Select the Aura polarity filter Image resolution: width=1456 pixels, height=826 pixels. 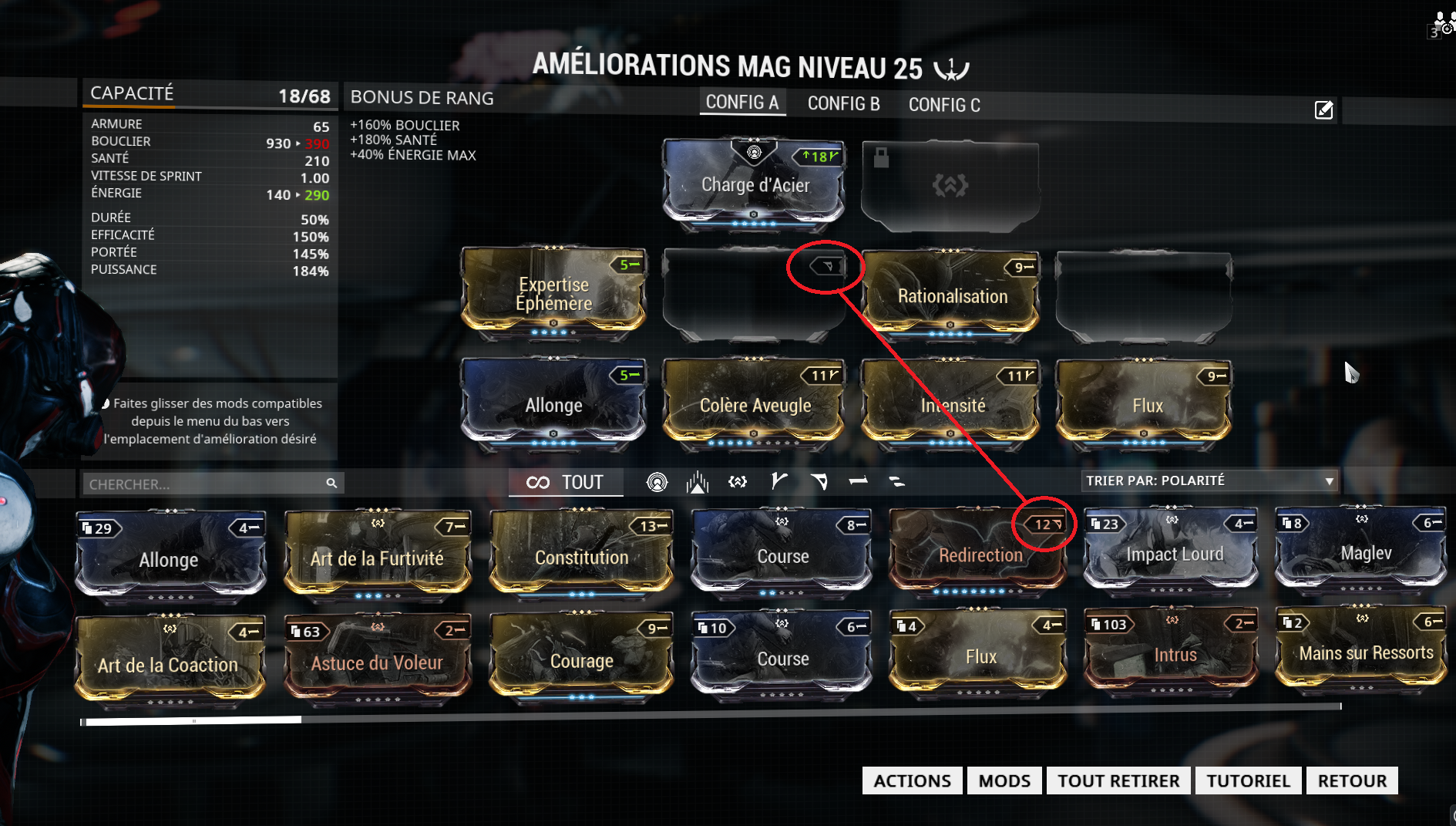(x=657, y=481)
